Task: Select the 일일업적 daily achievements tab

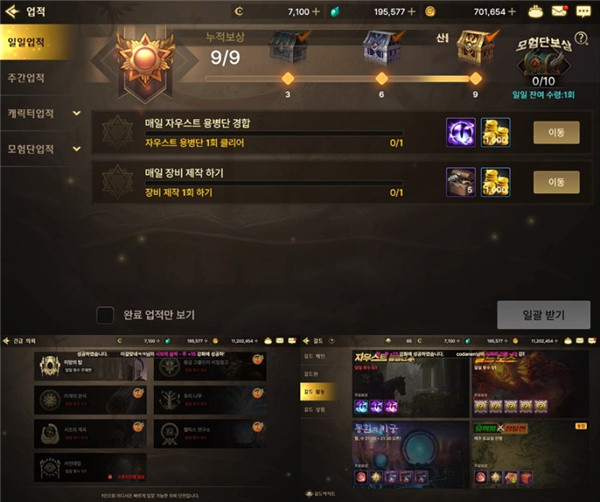Action: (32, 43)
